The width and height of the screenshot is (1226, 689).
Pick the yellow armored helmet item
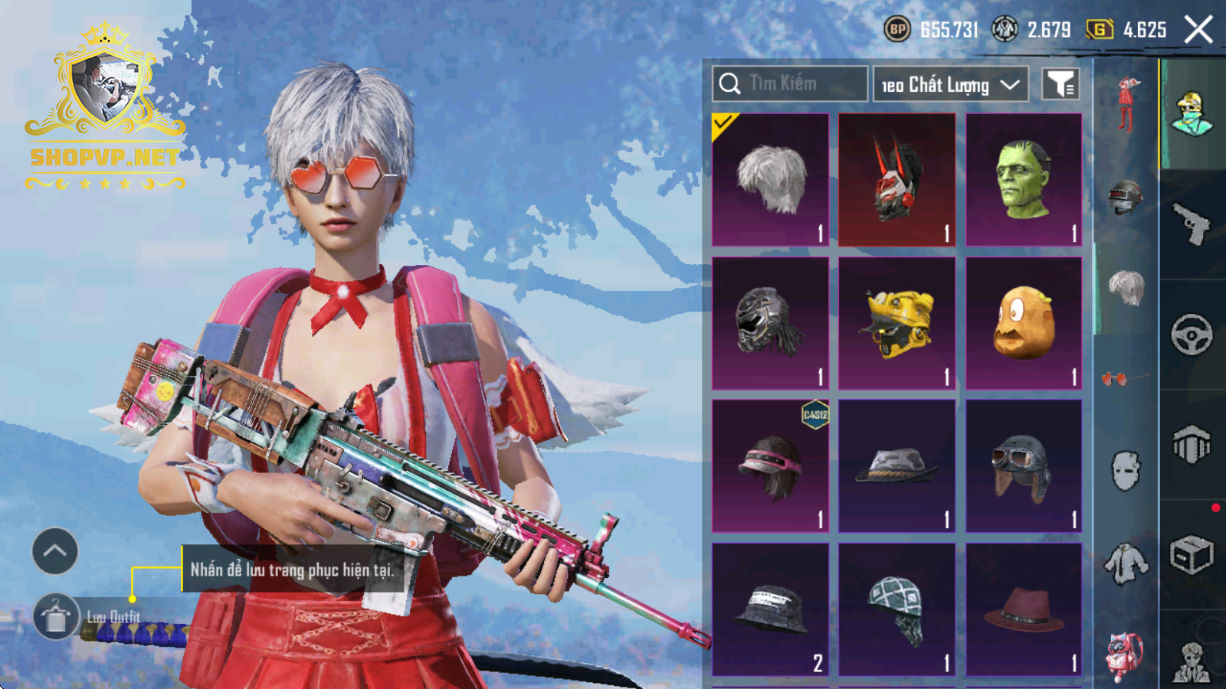(x=897, y=324)
